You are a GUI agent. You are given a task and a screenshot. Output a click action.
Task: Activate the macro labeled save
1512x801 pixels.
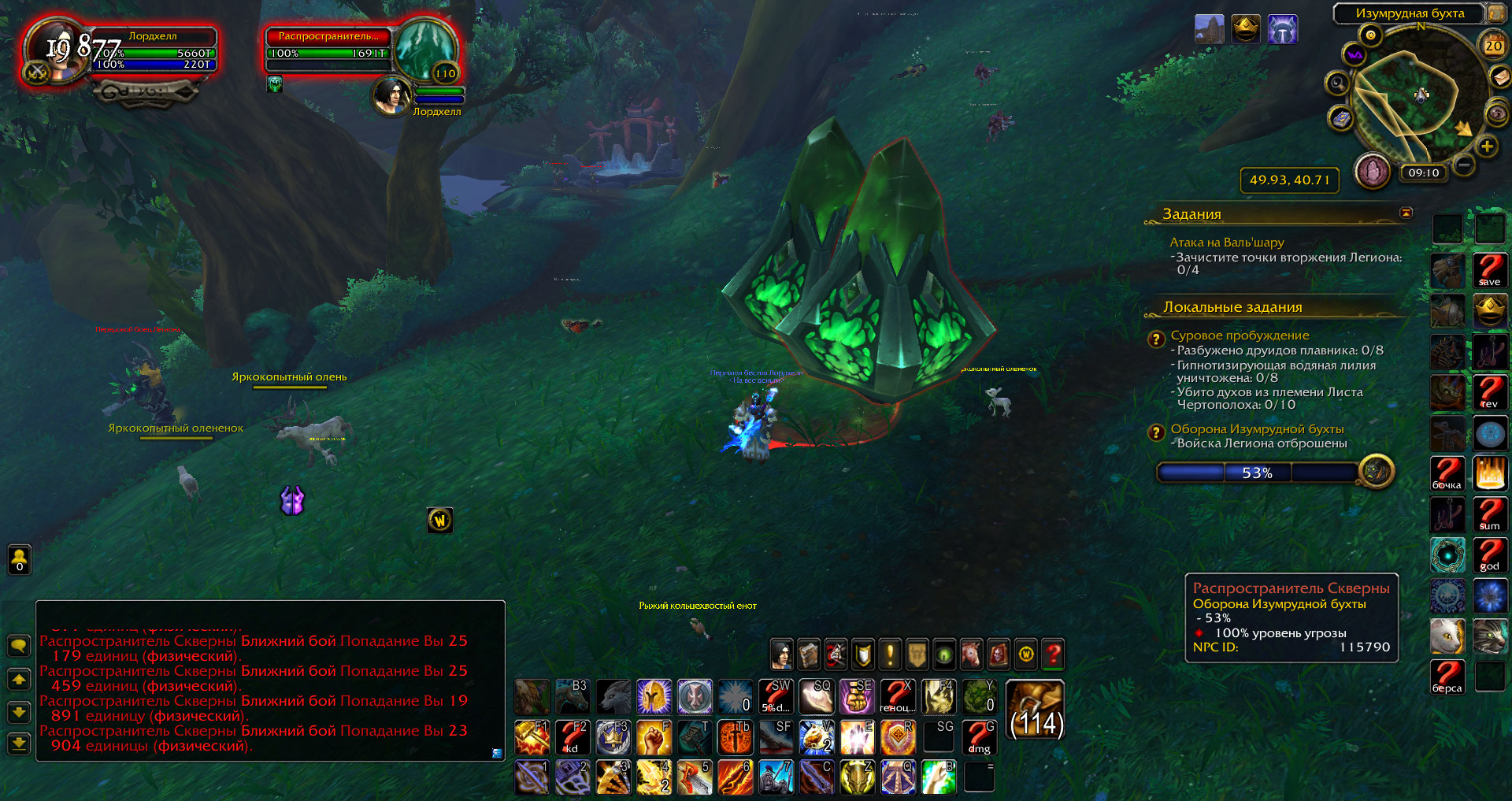[x=1489, y=270]
